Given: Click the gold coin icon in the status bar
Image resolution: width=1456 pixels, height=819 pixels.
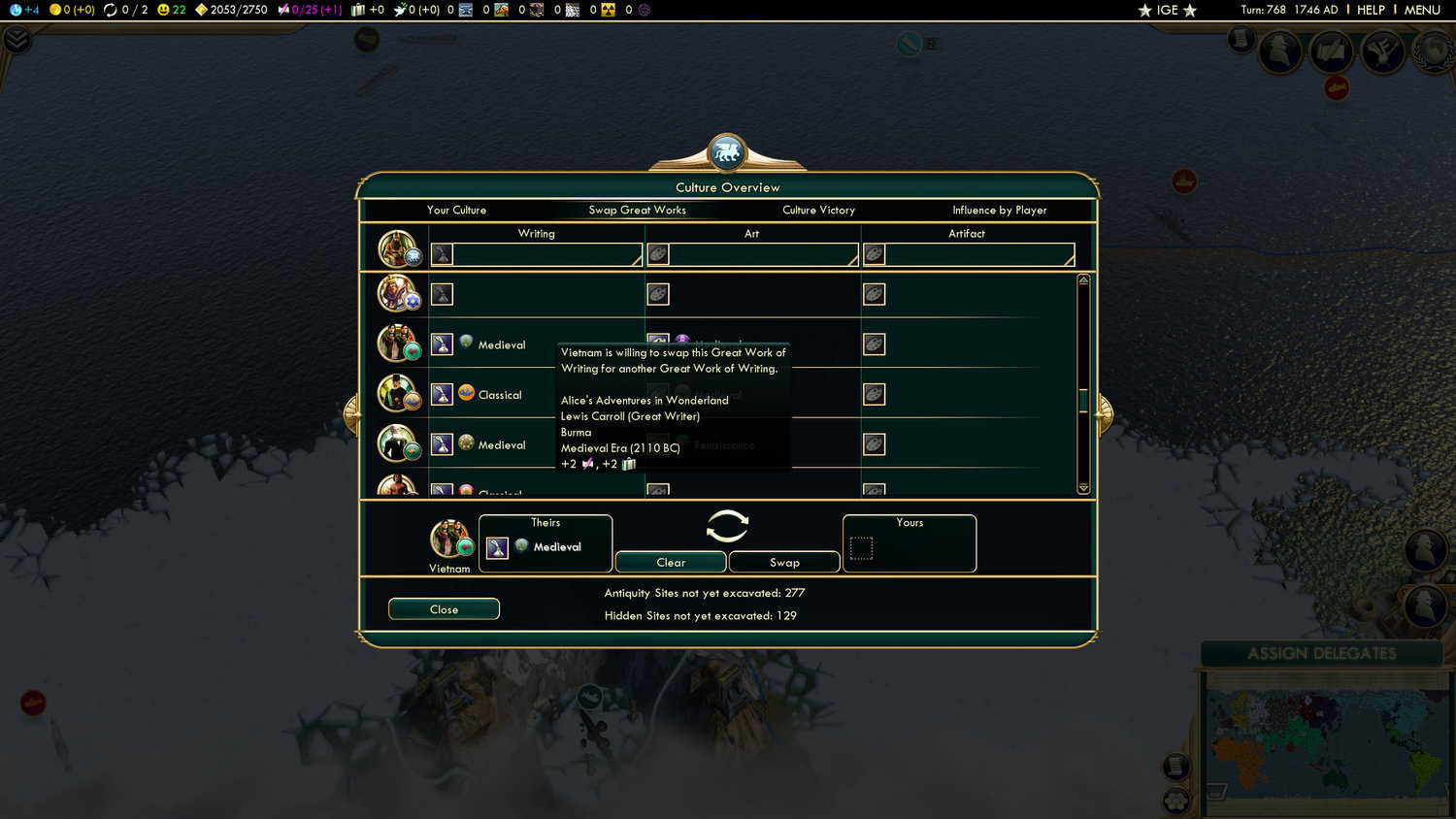Looking at the screenshot, I should pos(55,10).
